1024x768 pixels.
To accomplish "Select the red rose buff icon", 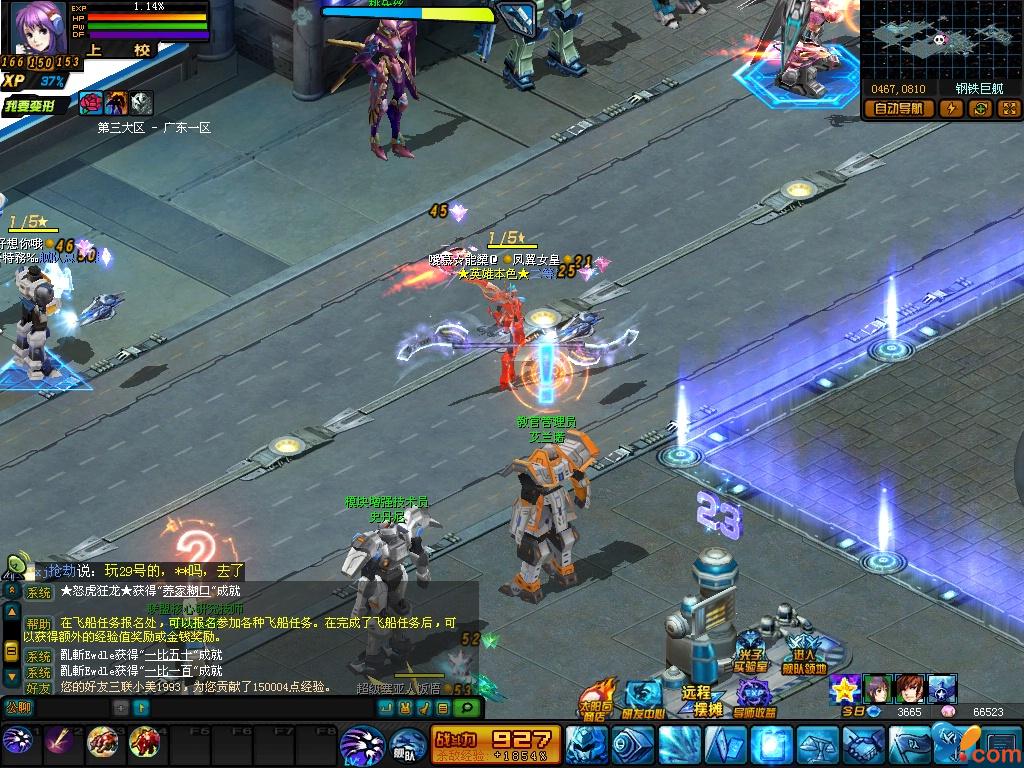I will pyautogui.click(x=91, y=102).
